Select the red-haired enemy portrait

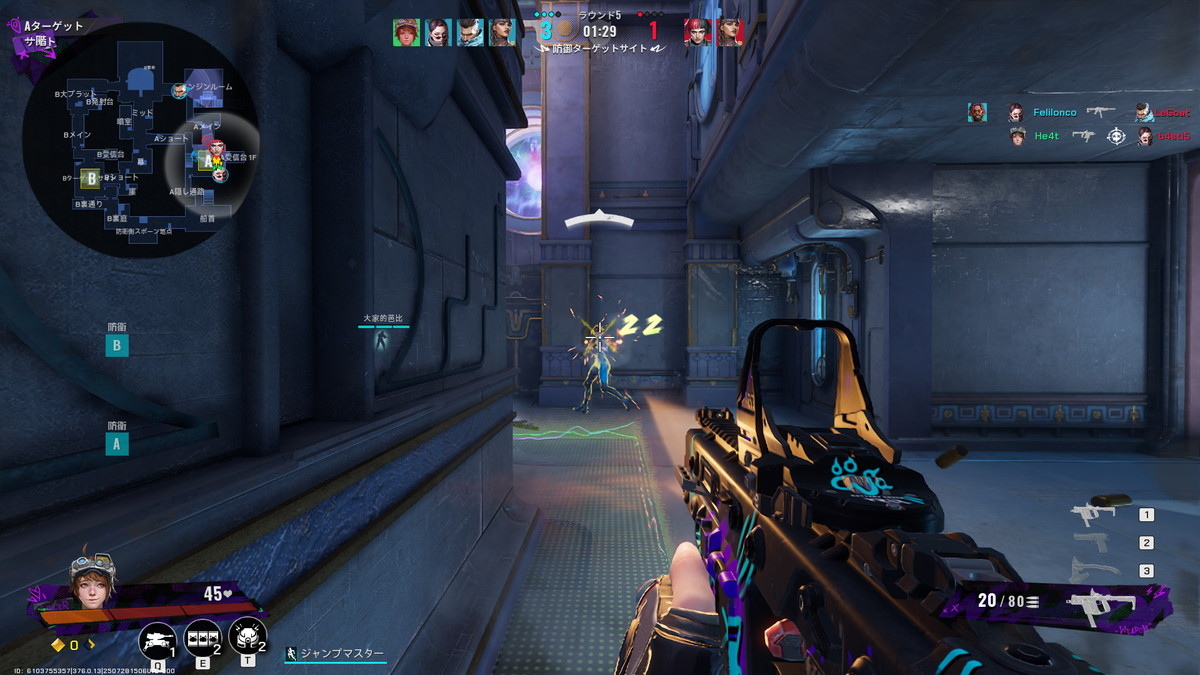(x=697, y=32)
